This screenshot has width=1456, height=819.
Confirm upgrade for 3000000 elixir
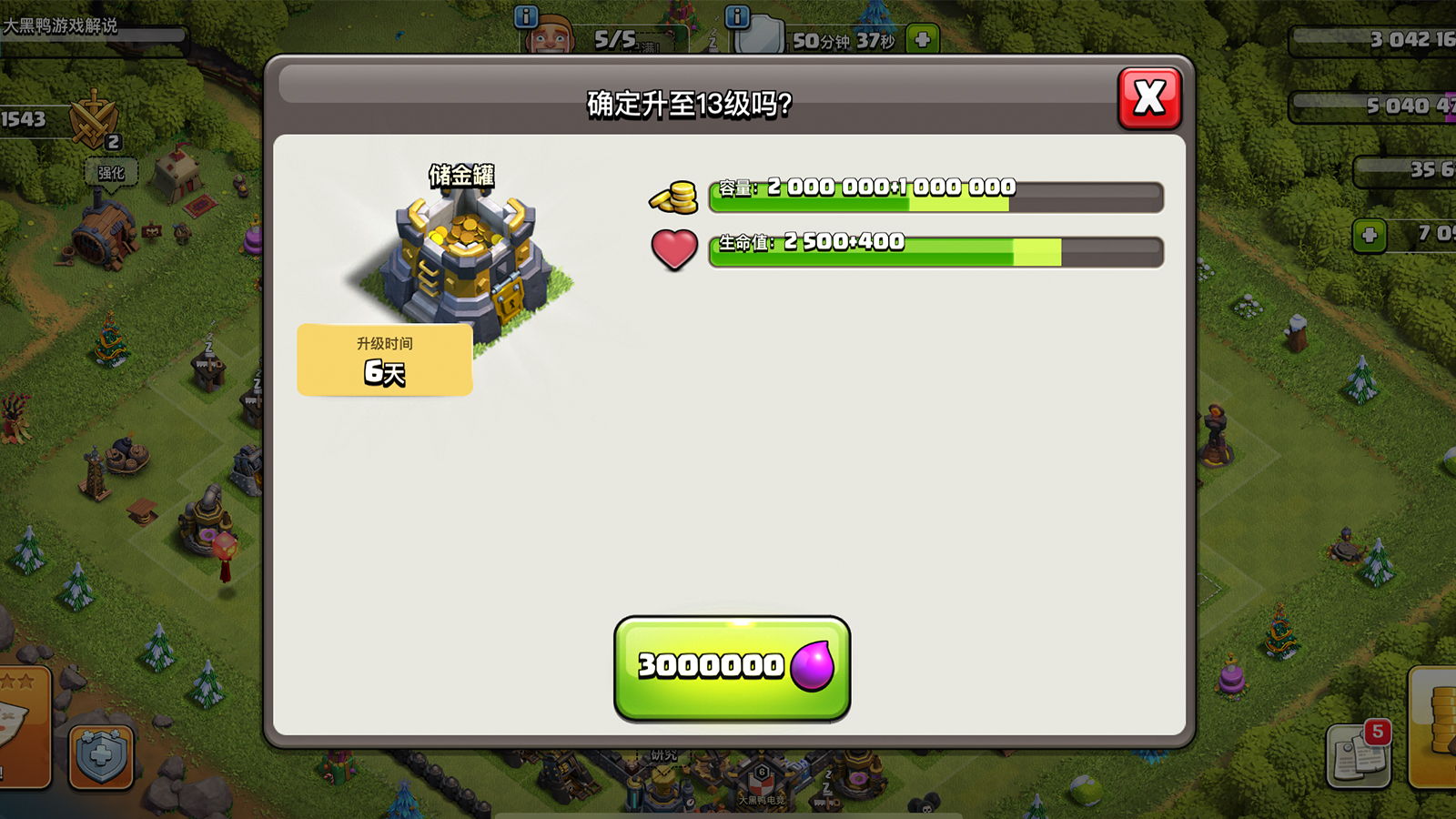(x=733, y=668)
